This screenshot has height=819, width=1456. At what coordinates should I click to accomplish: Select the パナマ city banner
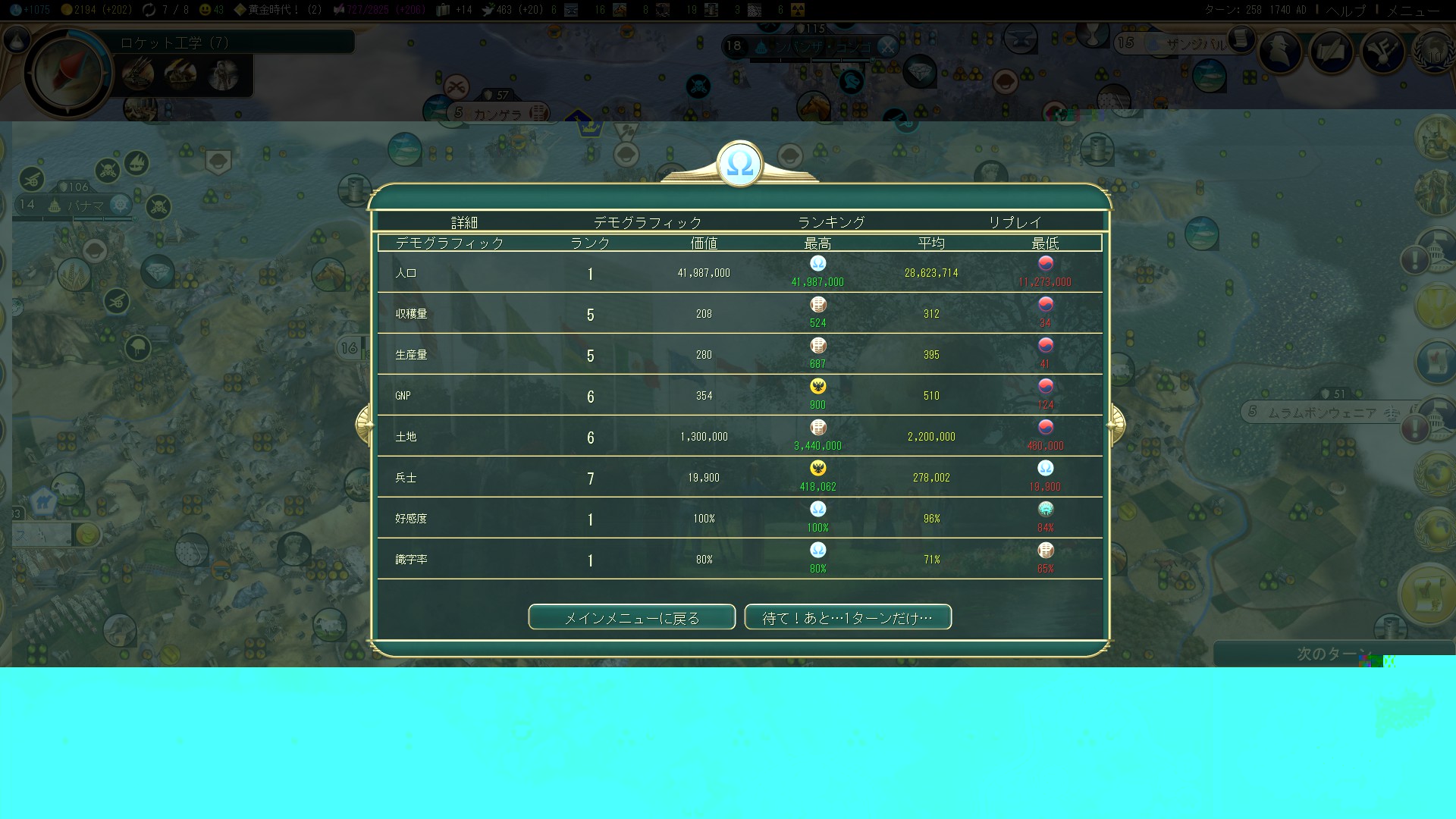tap(85, 206)
